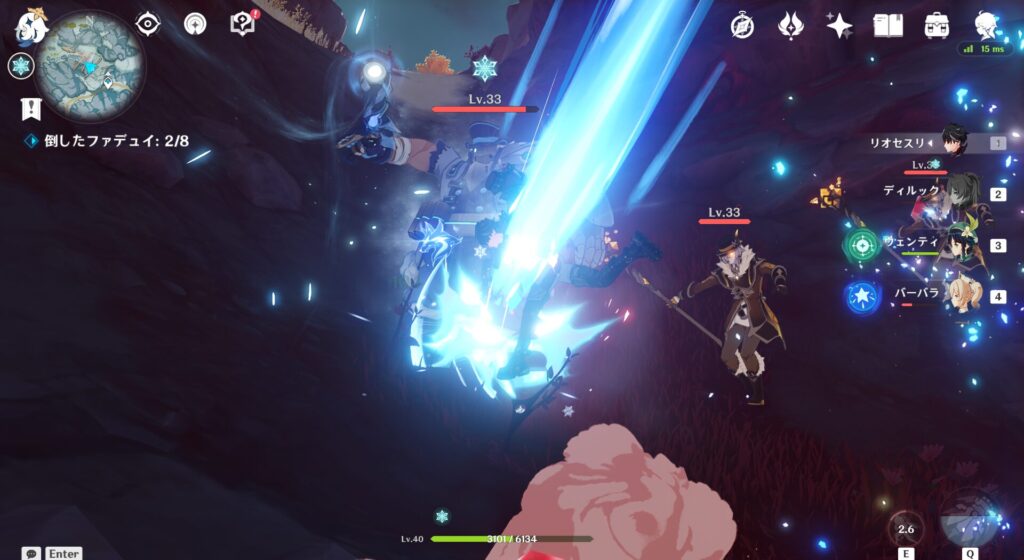
Task: Open the eye-shaped icon beside the minimap
Action: [148, 24]
